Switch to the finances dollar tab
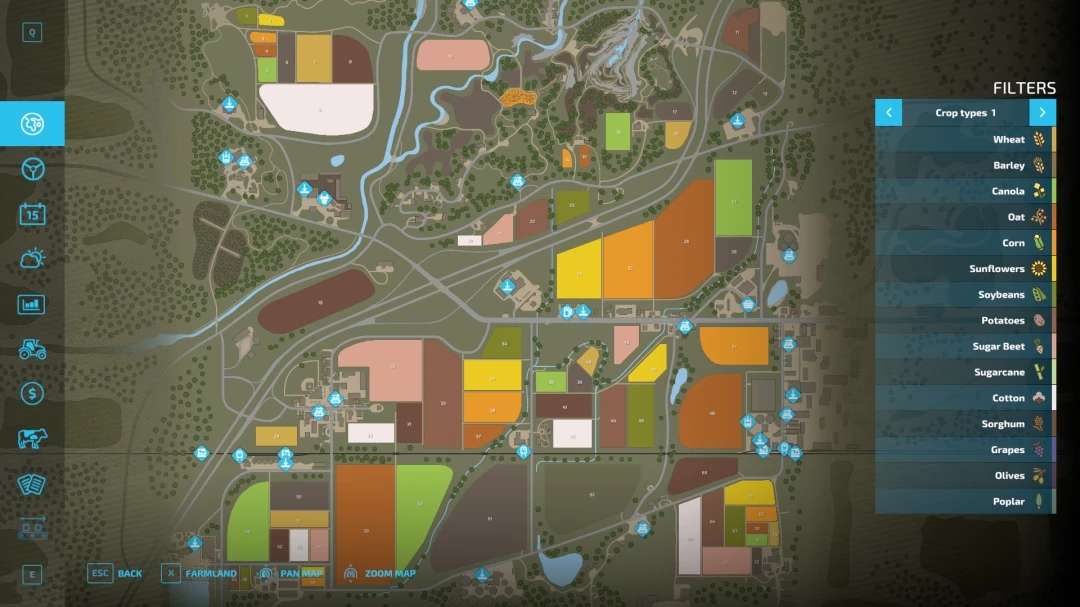This screenshot has height=607, width=1080. 32,394
